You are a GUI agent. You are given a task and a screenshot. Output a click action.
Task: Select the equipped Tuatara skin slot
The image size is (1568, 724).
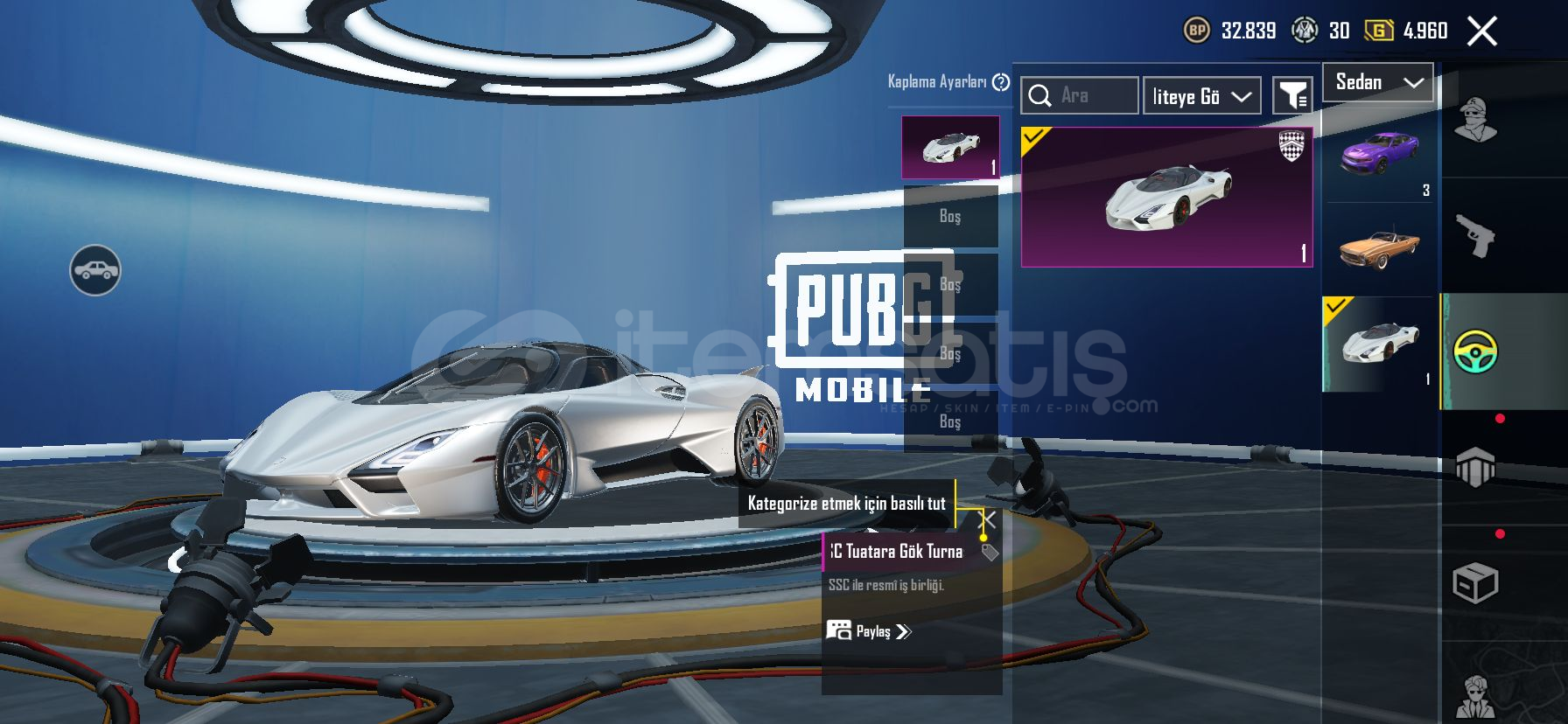pos(950,147)
